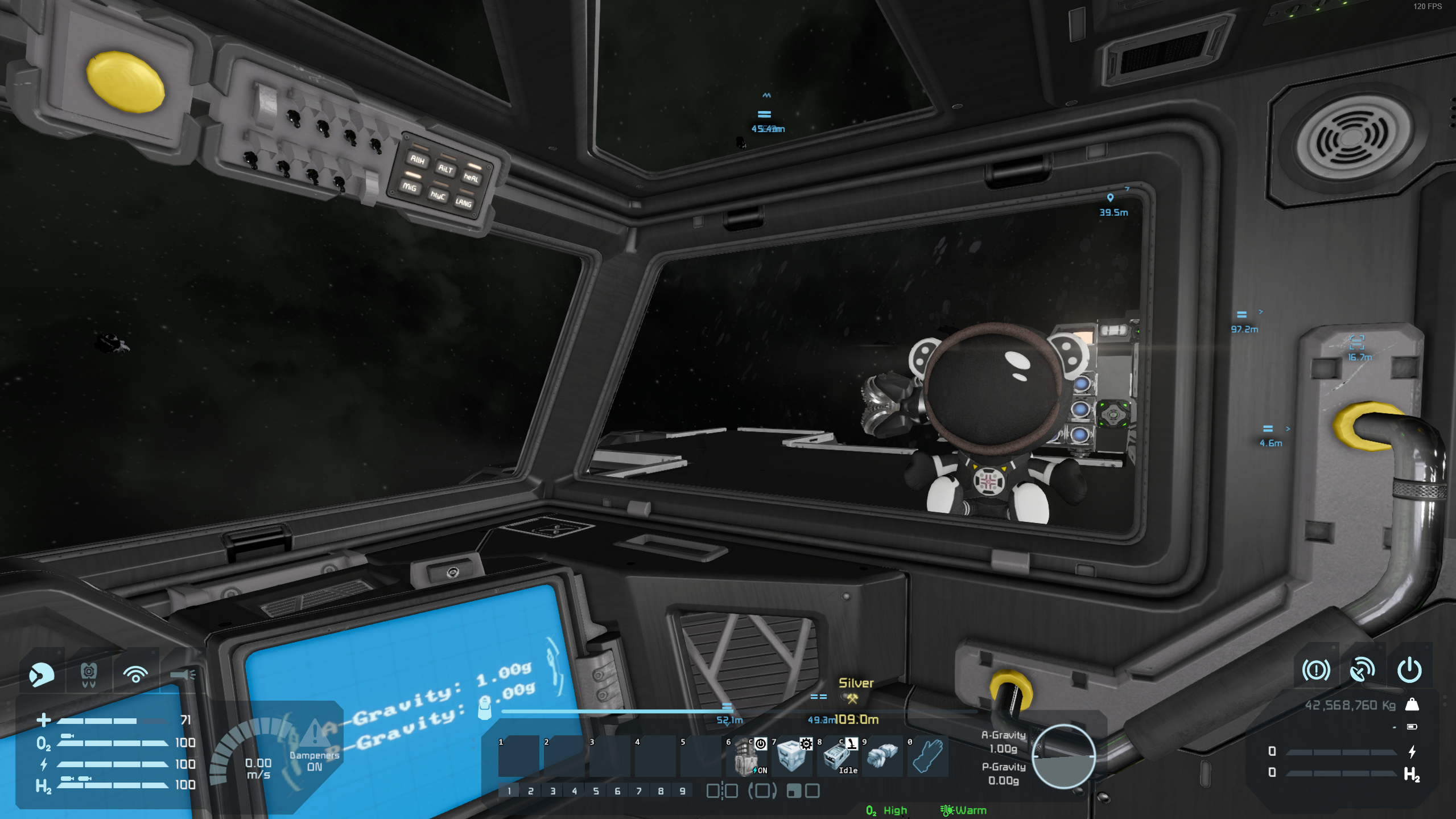Toggle the flashlight status icon

click(182, 674)
